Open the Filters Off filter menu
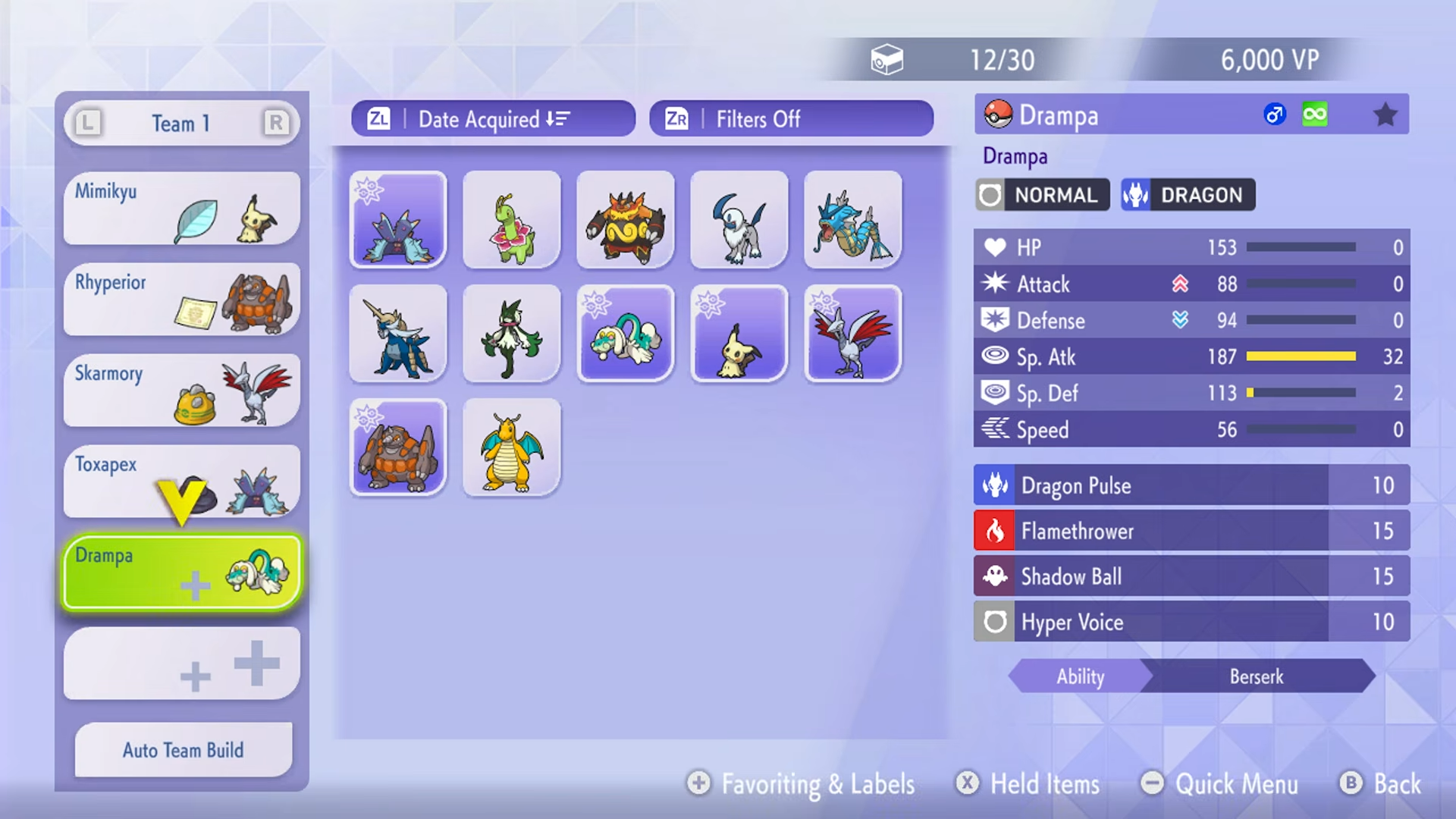This screenshot has width=1456, height=819. click(791, 119)
